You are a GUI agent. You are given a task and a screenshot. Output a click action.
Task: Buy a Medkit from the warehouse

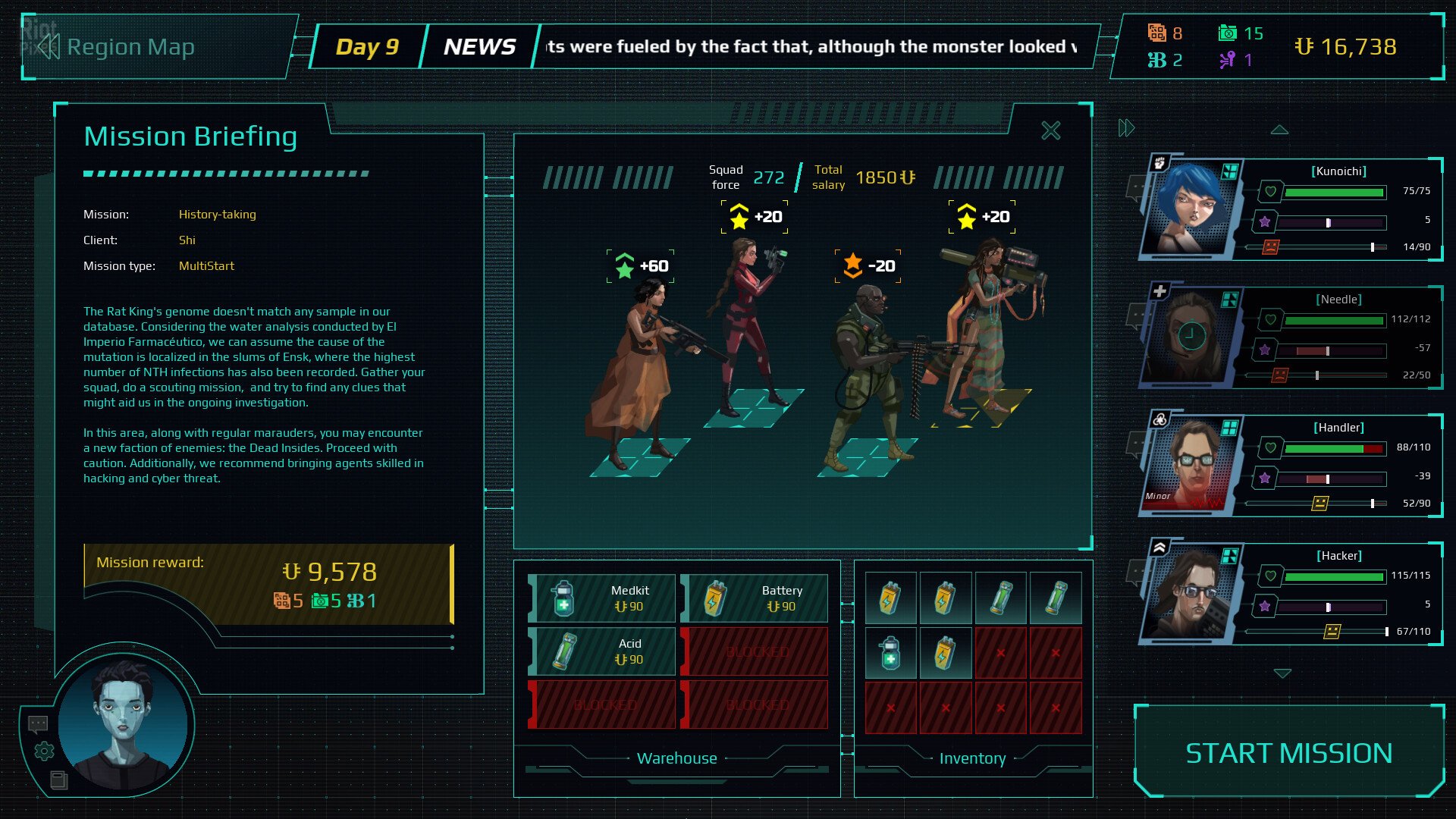tap(601, 598)
